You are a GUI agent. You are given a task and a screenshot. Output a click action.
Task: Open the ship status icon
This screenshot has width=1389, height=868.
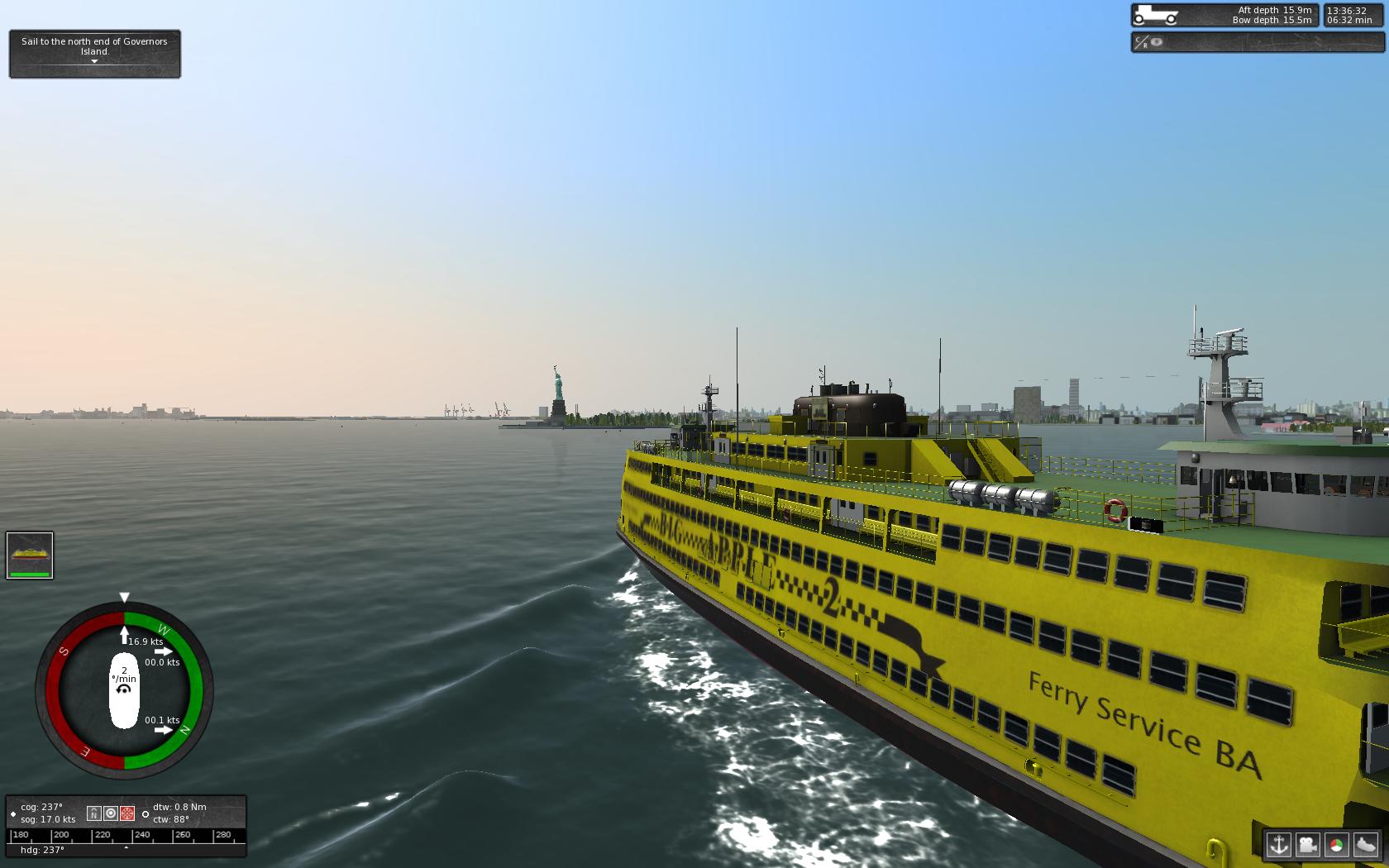point(1364,844)
